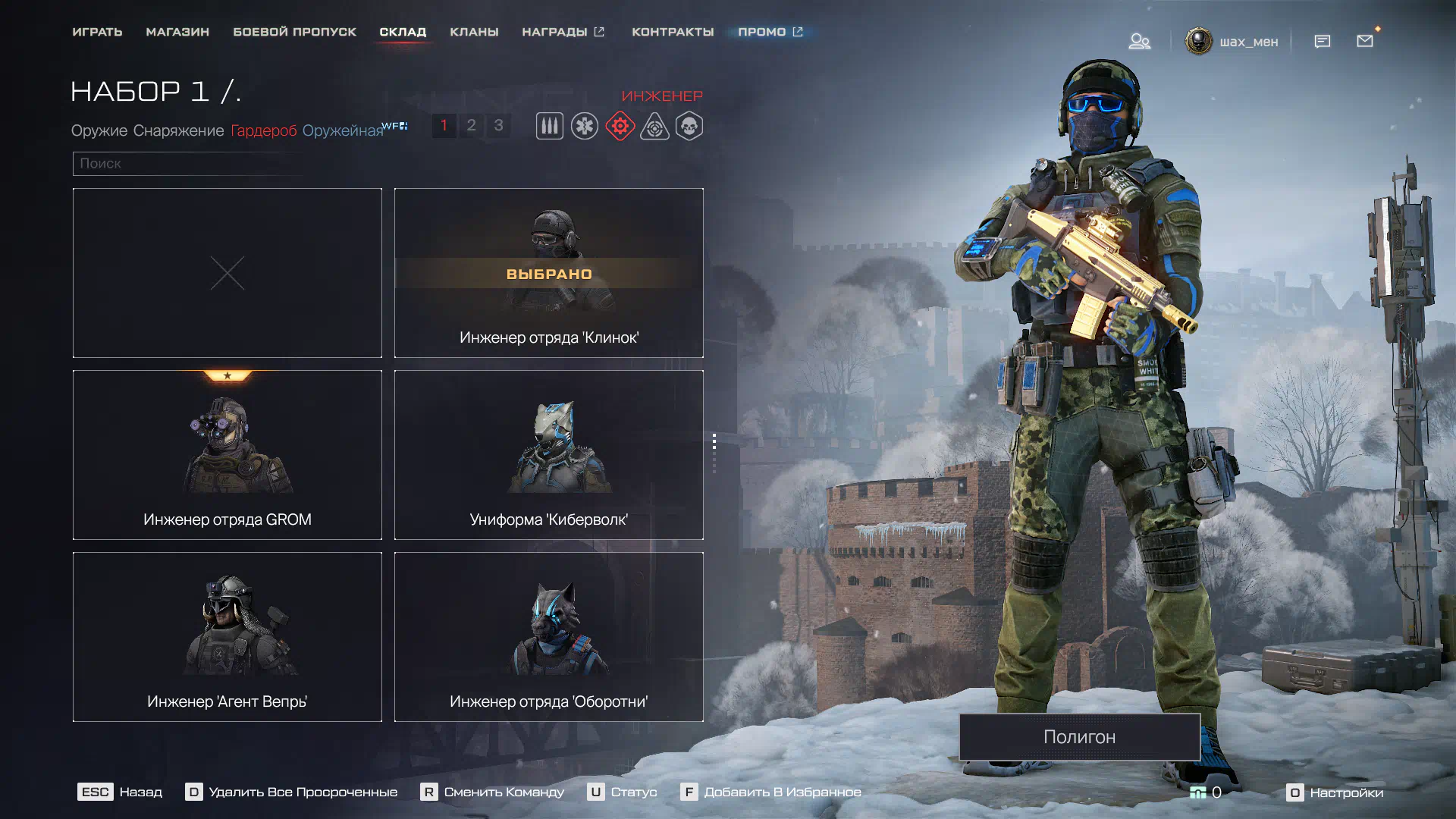Follow the ПРОМО external link
Viewport: 1456px width, 819px height.
click(770, 32)
